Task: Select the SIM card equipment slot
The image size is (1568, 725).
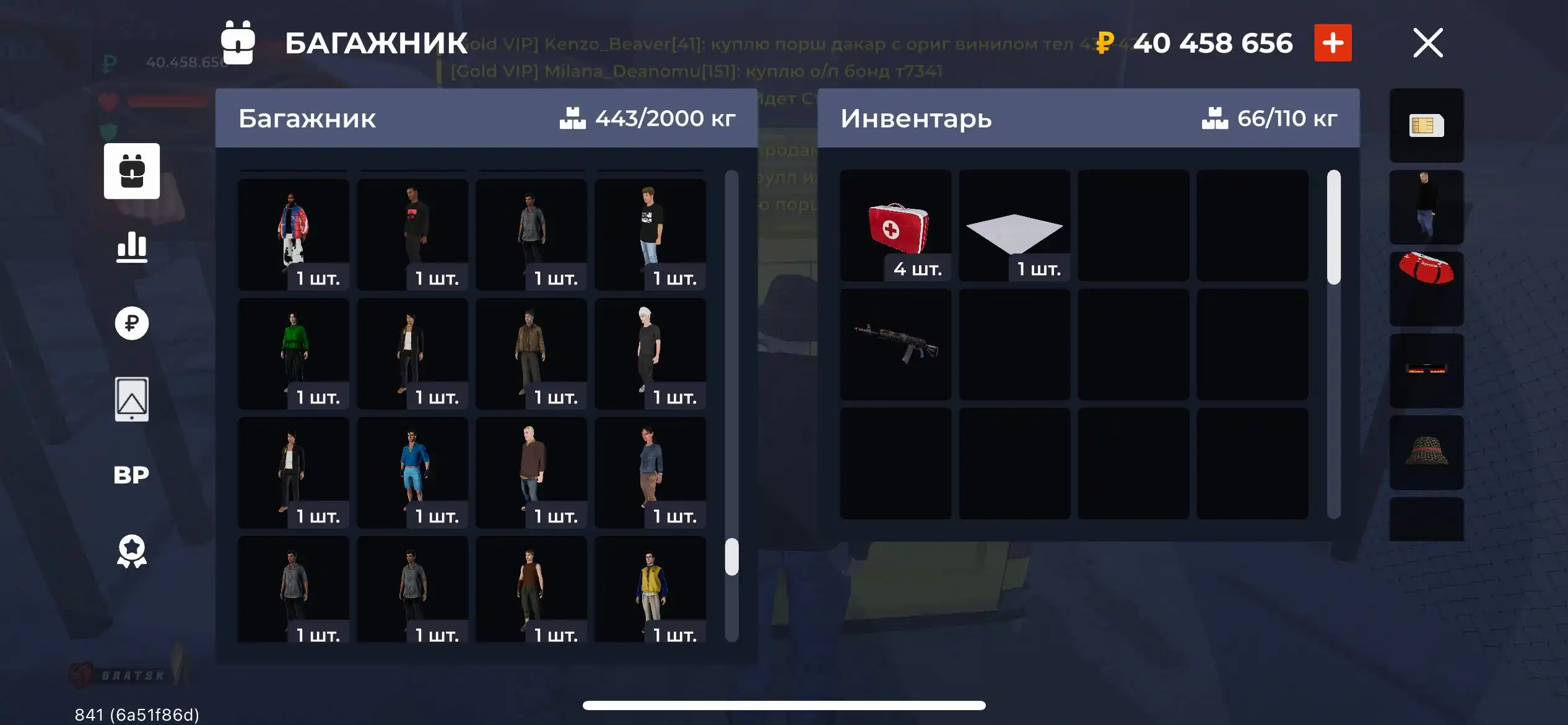Action: [x=1426, y=126]
